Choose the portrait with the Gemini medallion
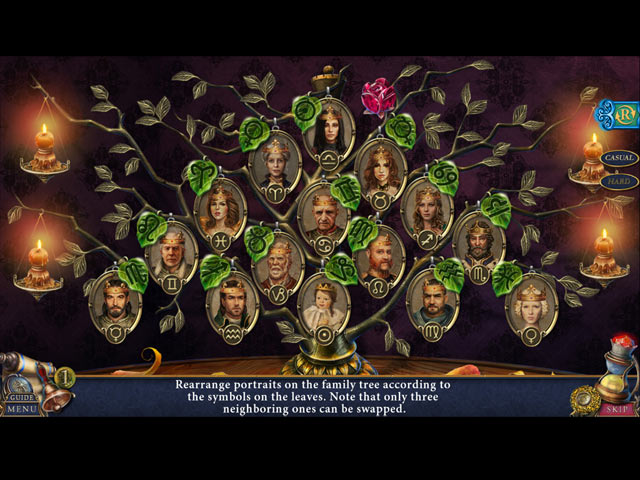Image resolution: width=640 pixels, height=480 pixels. [x=171, y=251]
